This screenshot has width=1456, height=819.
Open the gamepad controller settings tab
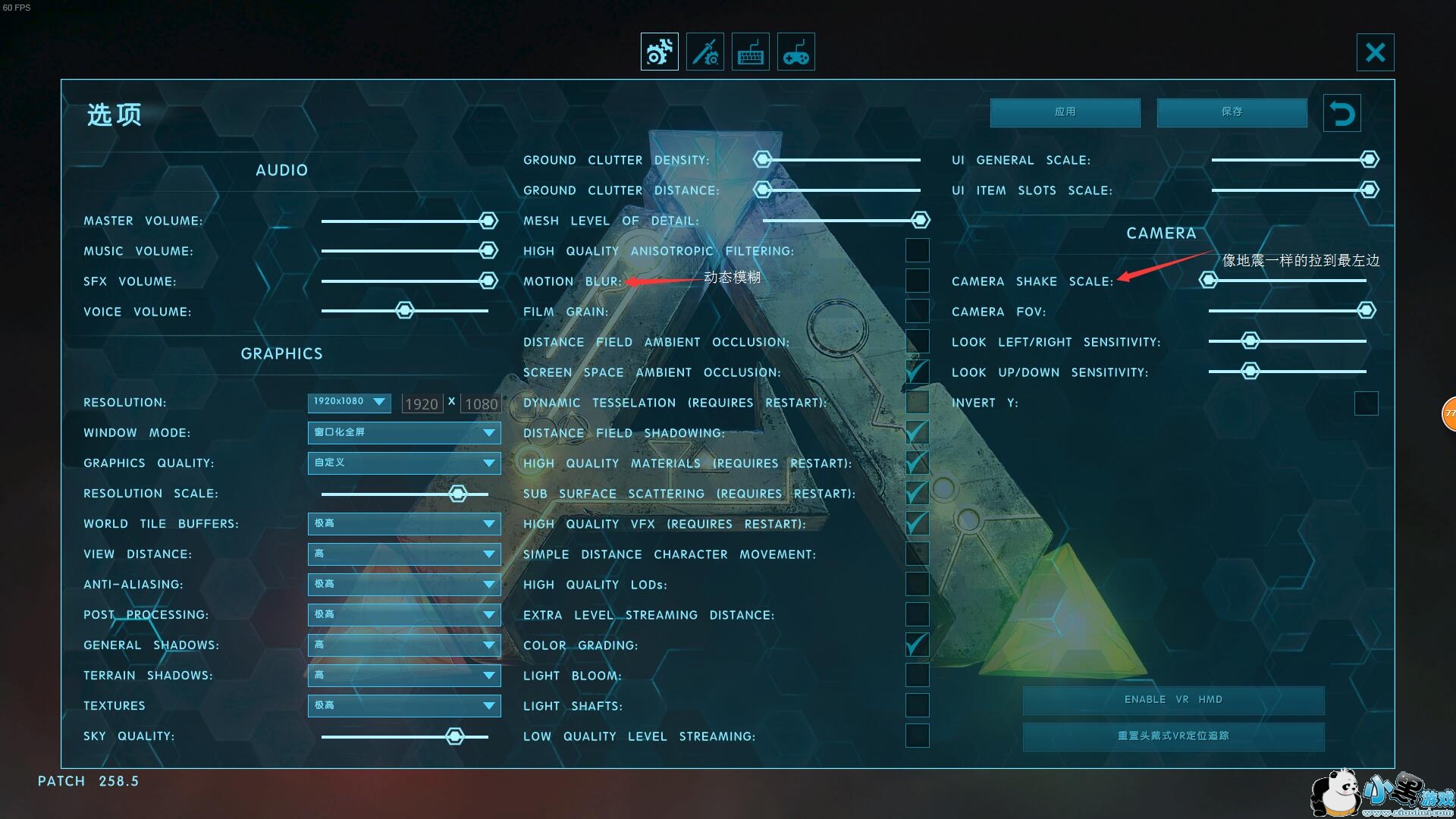[795, 52]
